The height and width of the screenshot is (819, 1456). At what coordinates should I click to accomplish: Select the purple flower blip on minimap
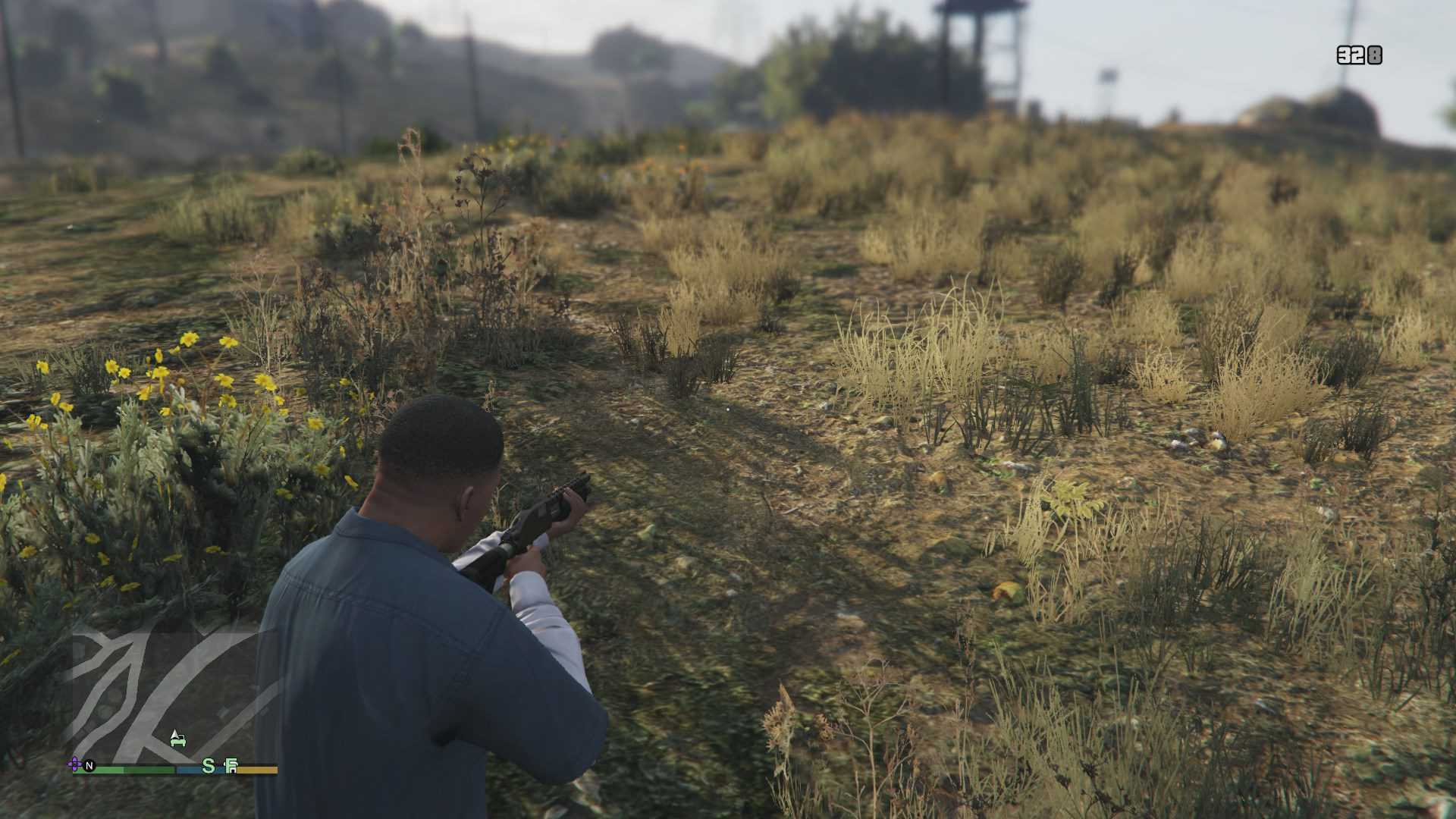[75, 764]
